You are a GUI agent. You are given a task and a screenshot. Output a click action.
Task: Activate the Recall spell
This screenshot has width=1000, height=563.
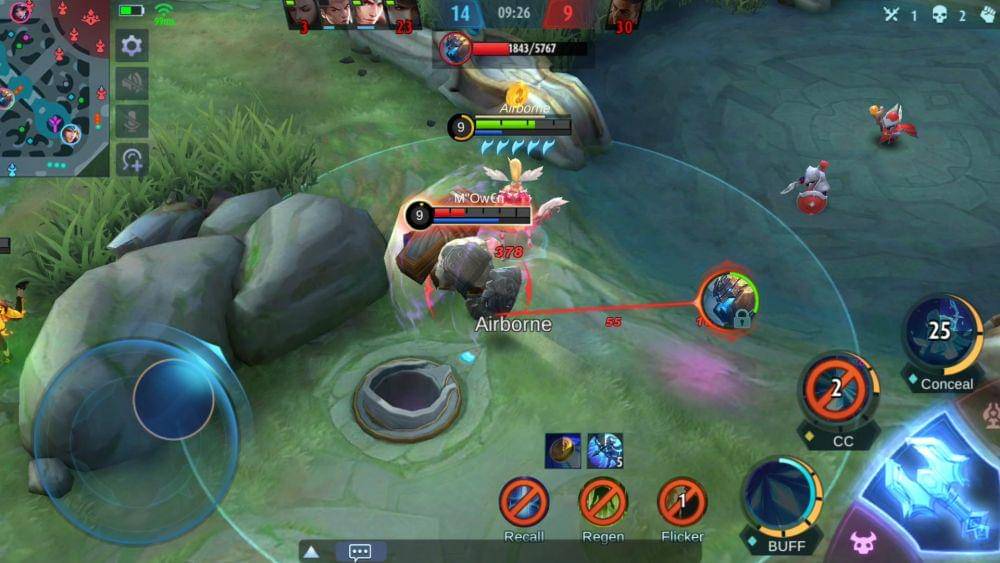coord(524,502)
